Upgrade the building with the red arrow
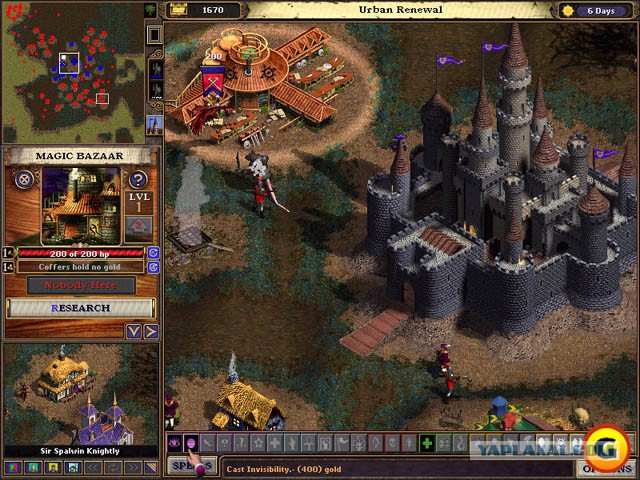Screen dimensions: 640x480 pos(139,226)
